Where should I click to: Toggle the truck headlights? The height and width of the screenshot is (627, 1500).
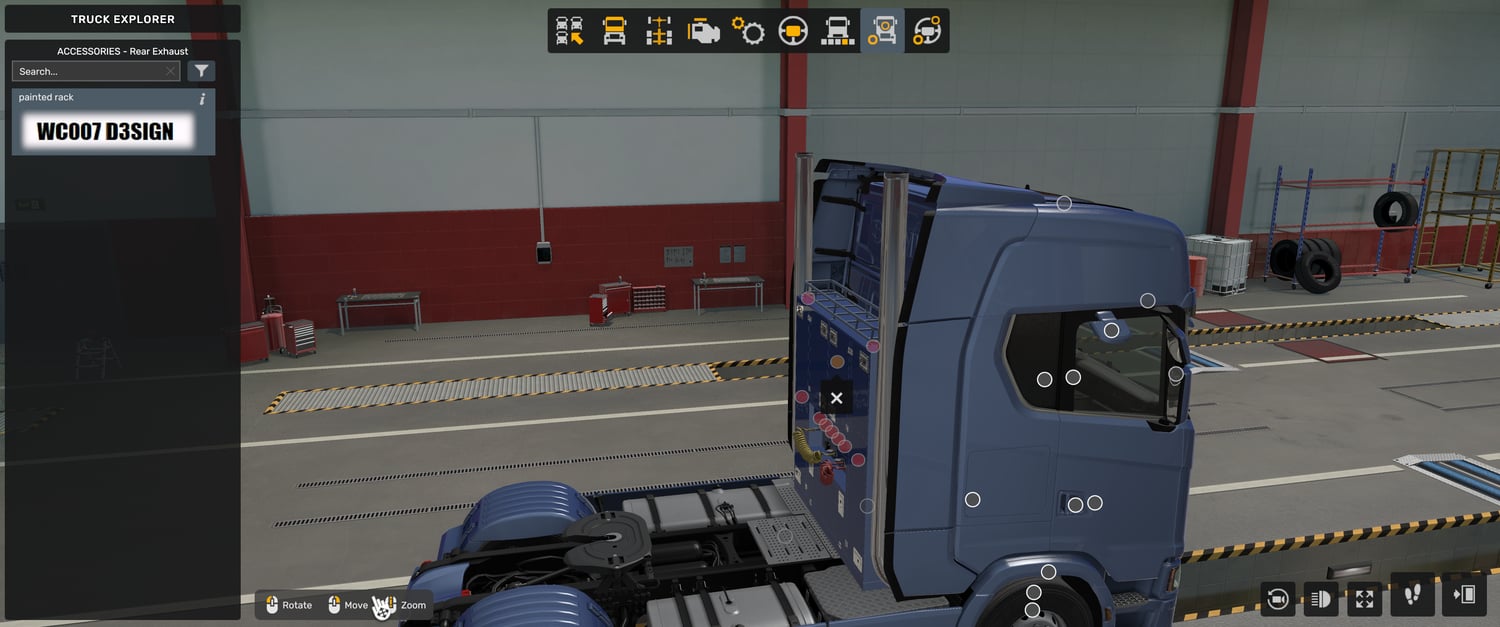[x=1321, y=598]
